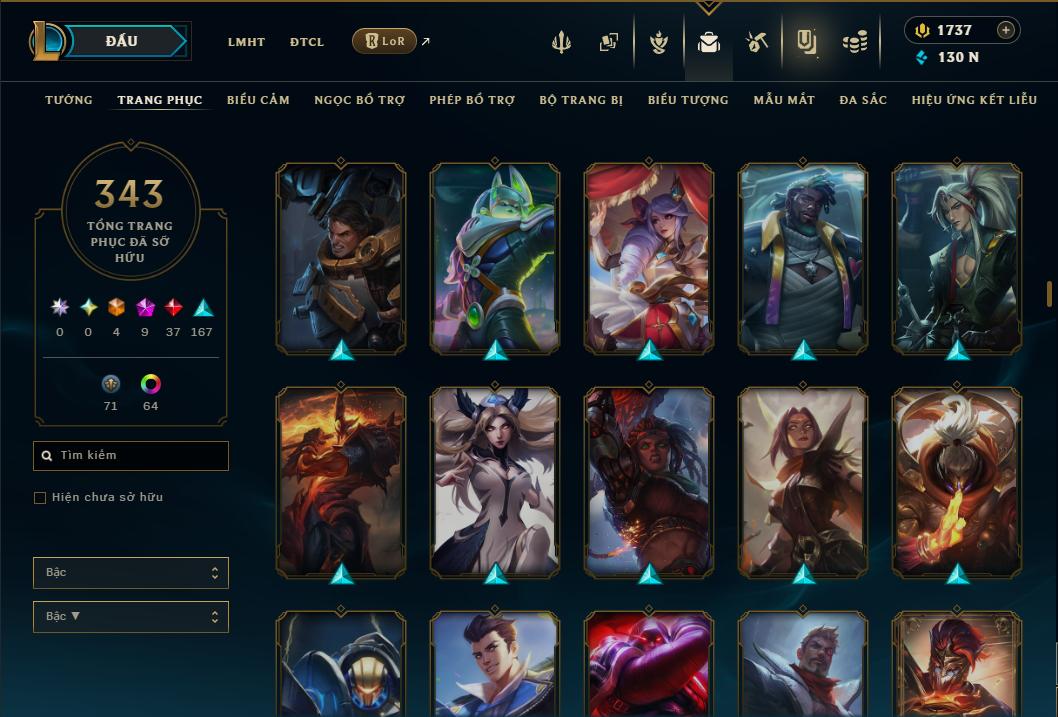Show the BỘ TRANG BỊ tab

click(581, 100)
